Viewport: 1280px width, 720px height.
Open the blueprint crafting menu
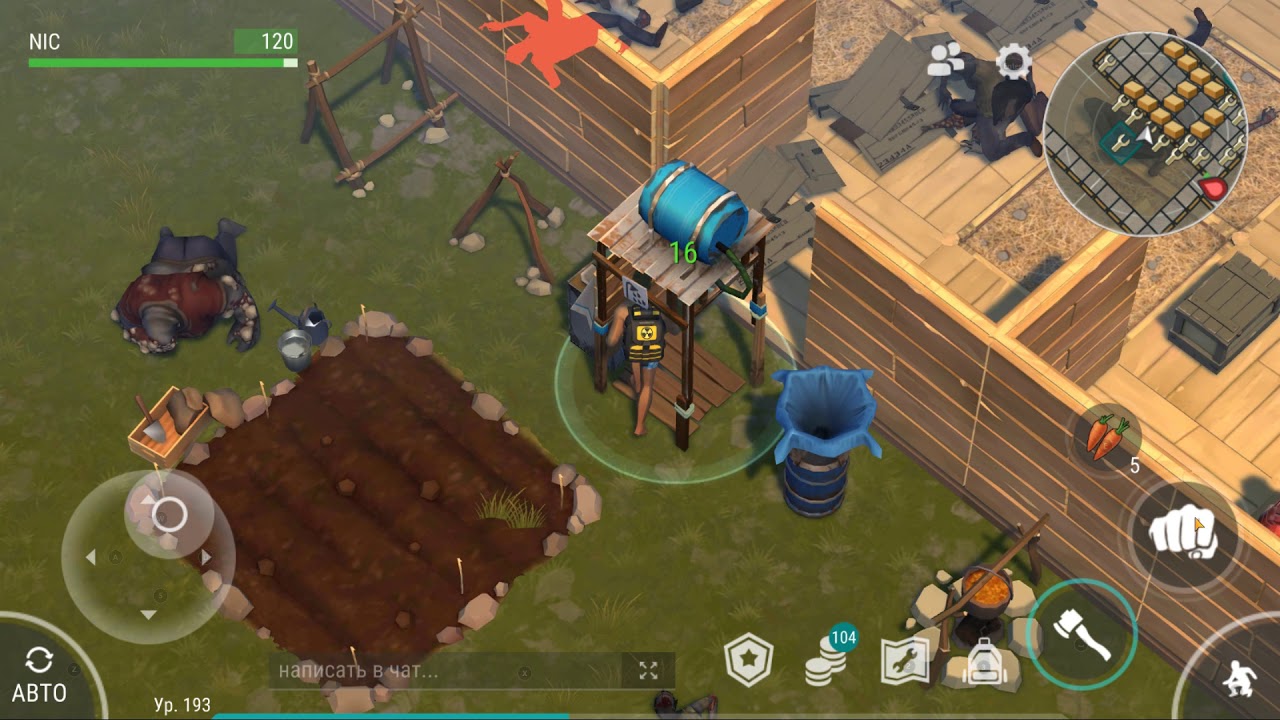pyautogui.click(x=905, y=660)
